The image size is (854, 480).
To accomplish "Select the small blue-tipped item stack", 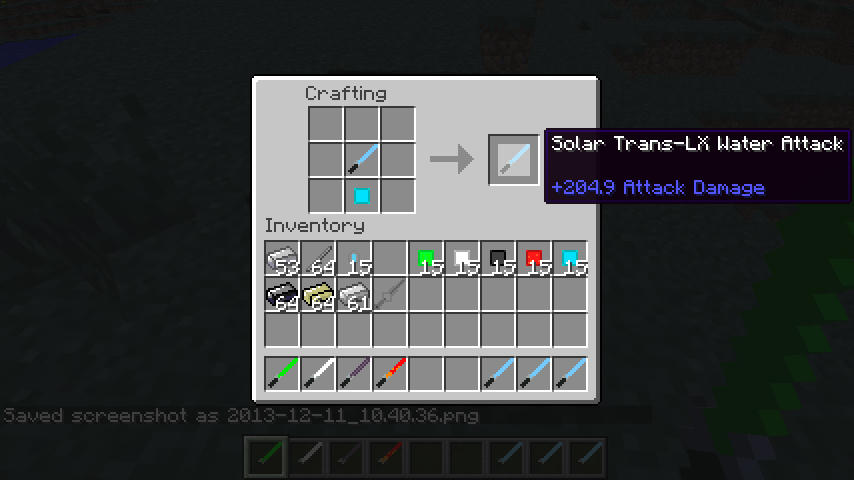I will [355, 259].
